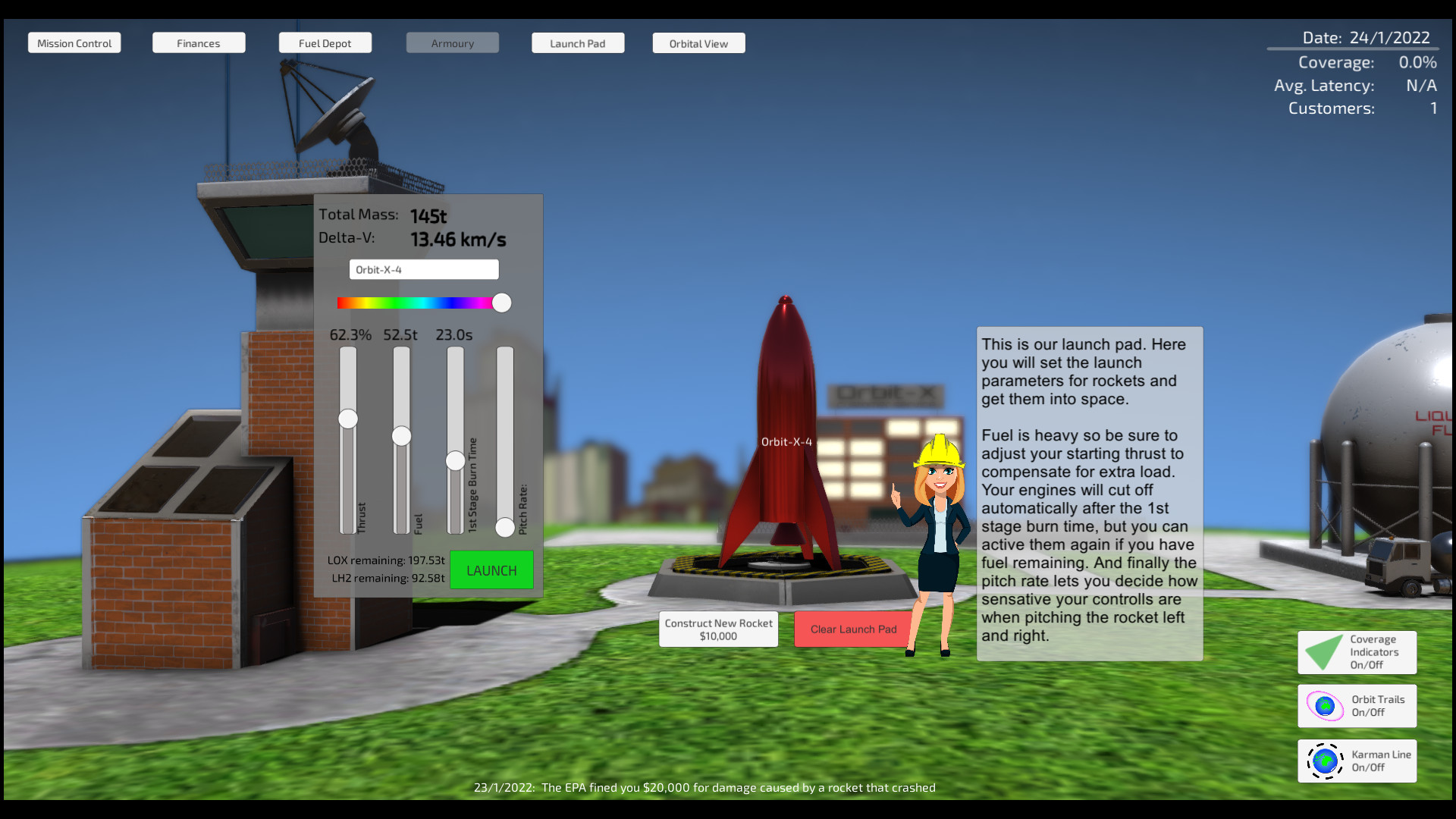Switch to the Fuel Depot view
The image size is (1456, 819).
point(325,42)
